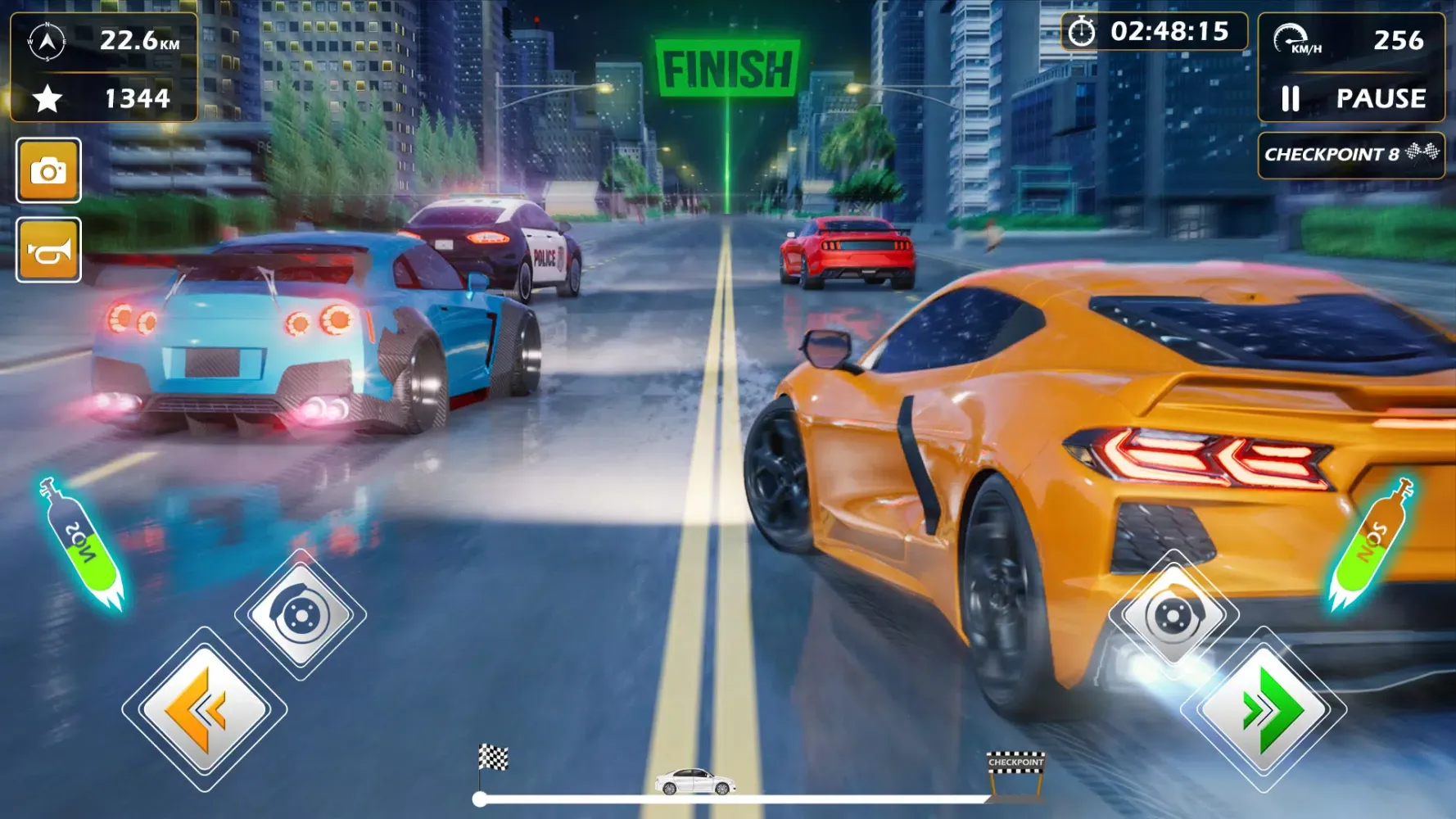Tap the stopwatch icon next to the timer
The height and width of the screenshot is (819, 1456).
1083,34
